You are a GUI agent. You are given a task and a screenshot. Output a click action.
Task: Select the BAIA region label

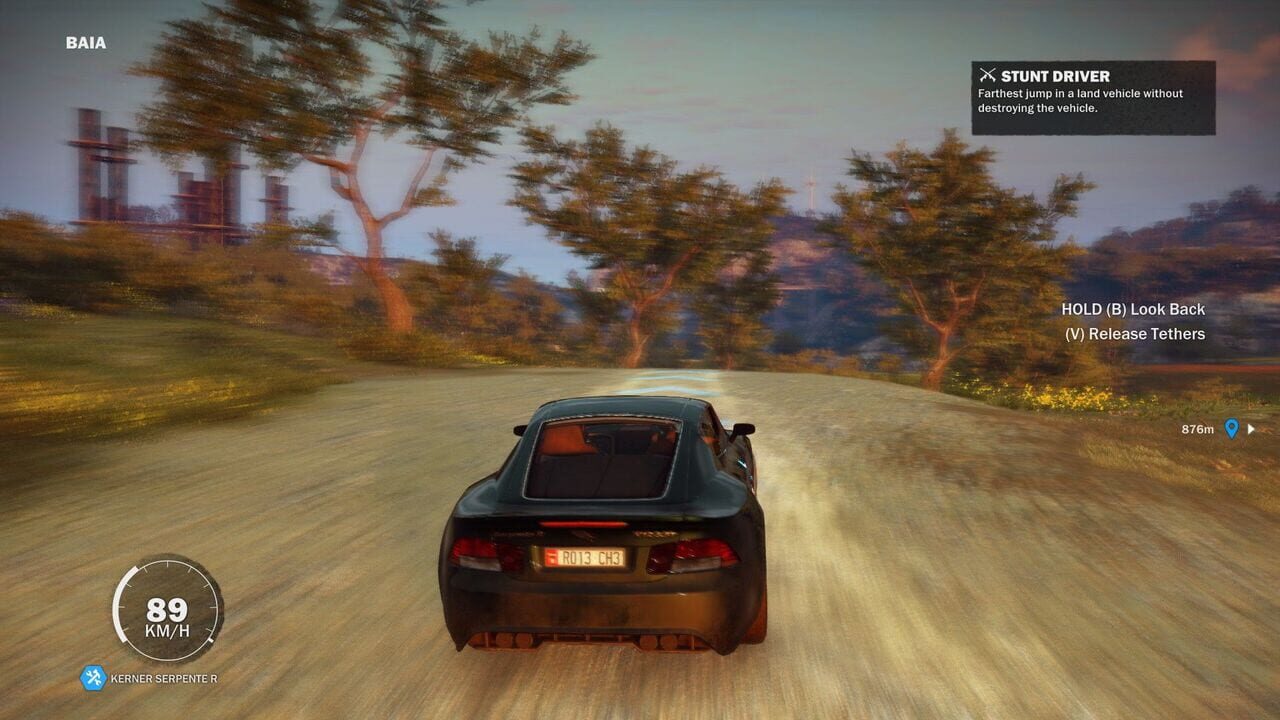85,43
